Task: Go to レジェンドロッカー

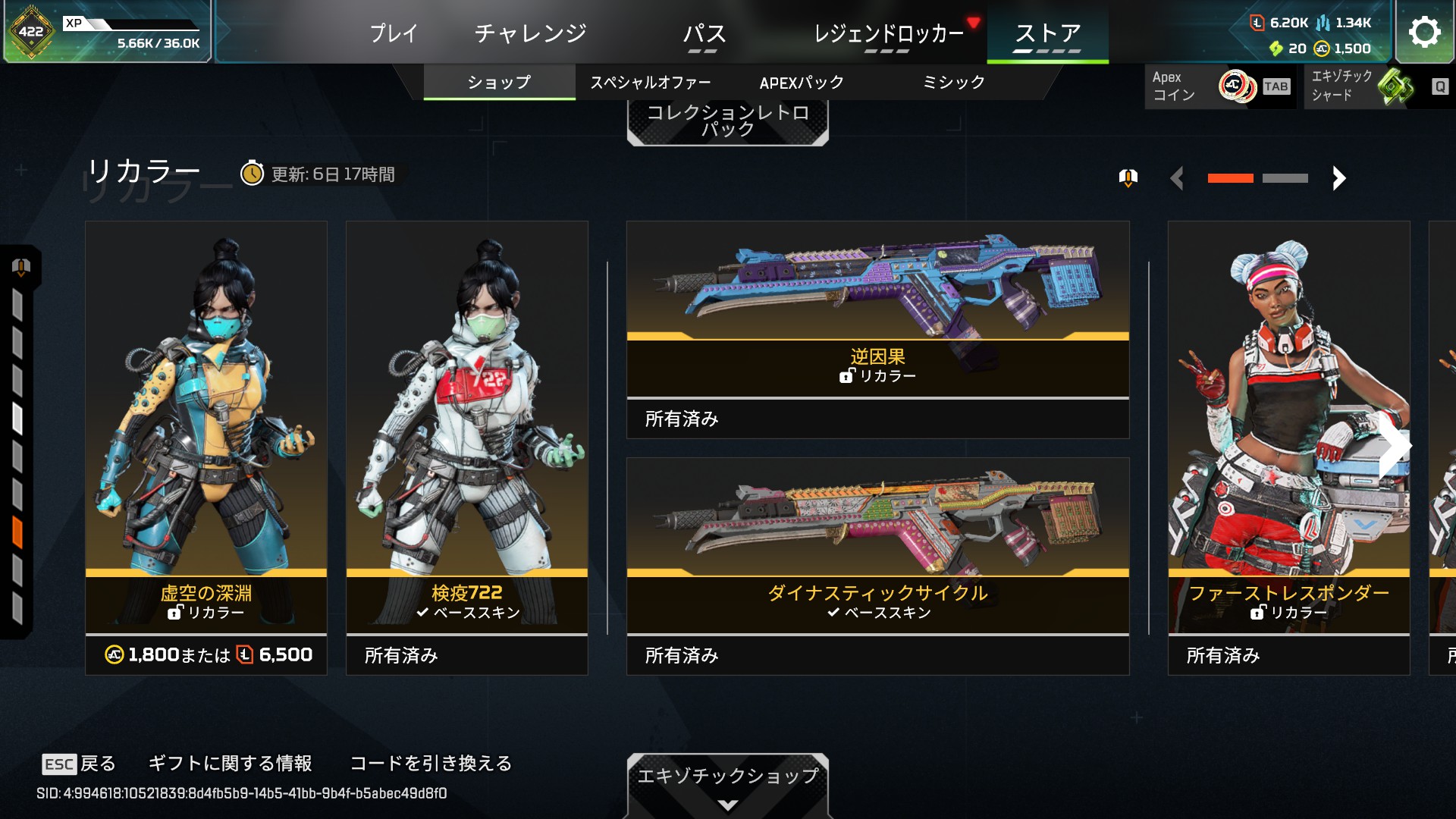Action: [888, 33]
